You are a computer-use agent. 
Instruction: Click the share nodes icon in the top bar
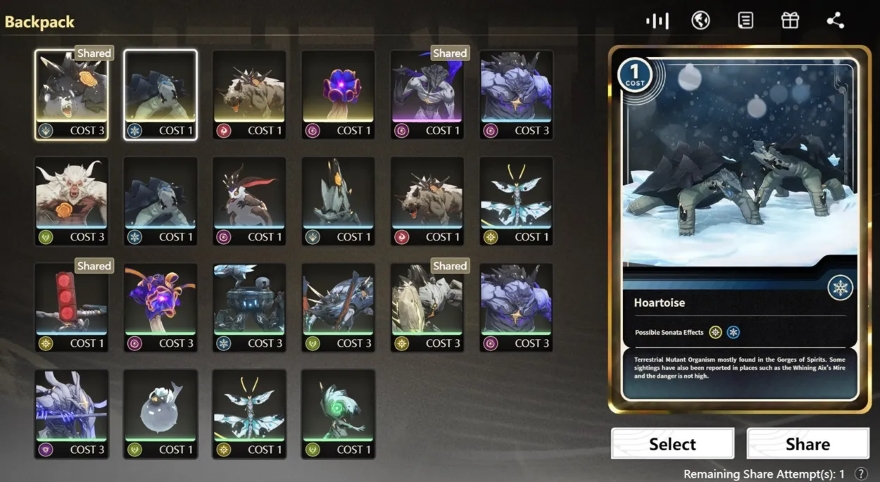point(835,20)
